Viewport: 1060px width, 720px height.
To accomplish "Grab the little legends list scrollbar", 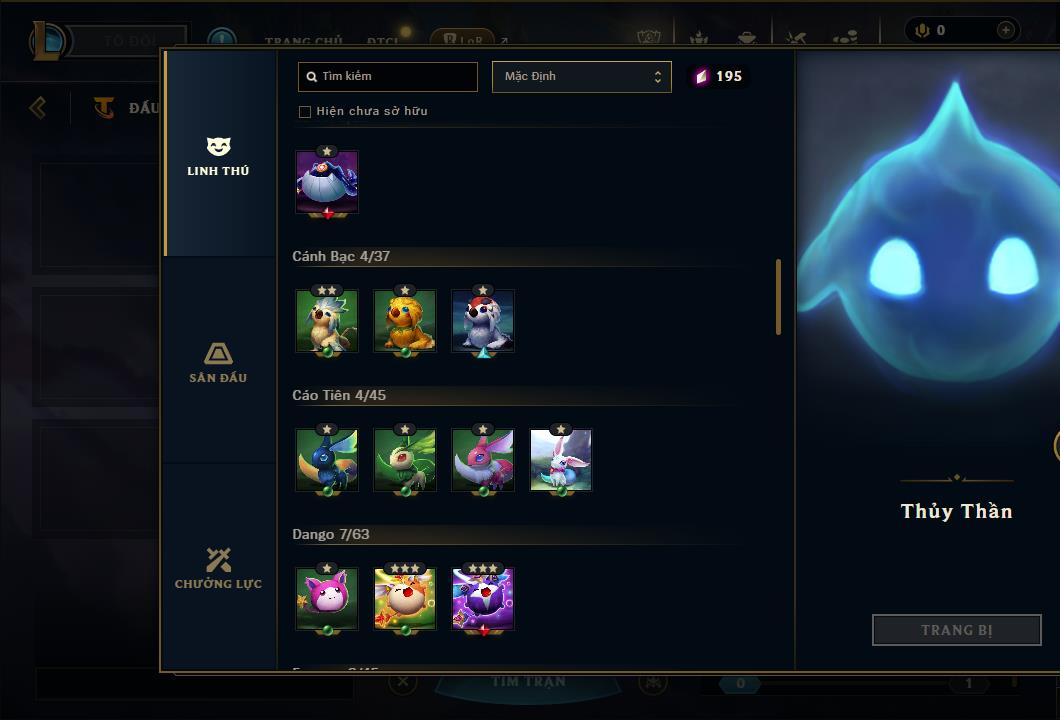I will [778, 297].
